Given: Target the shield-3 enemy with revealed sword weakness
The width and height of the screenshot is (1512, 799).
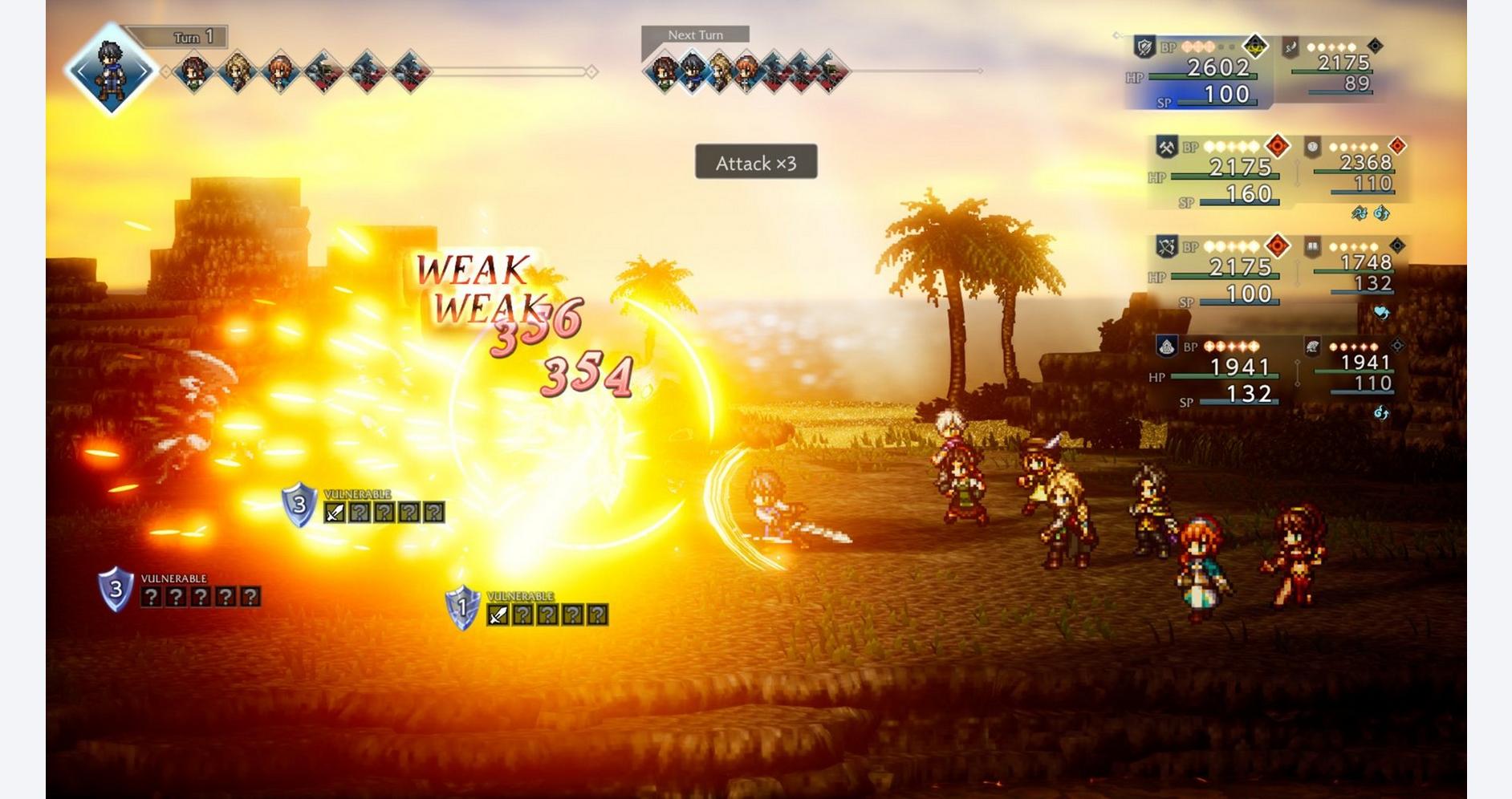Looking at the screenshot, I should click(299, 505).
